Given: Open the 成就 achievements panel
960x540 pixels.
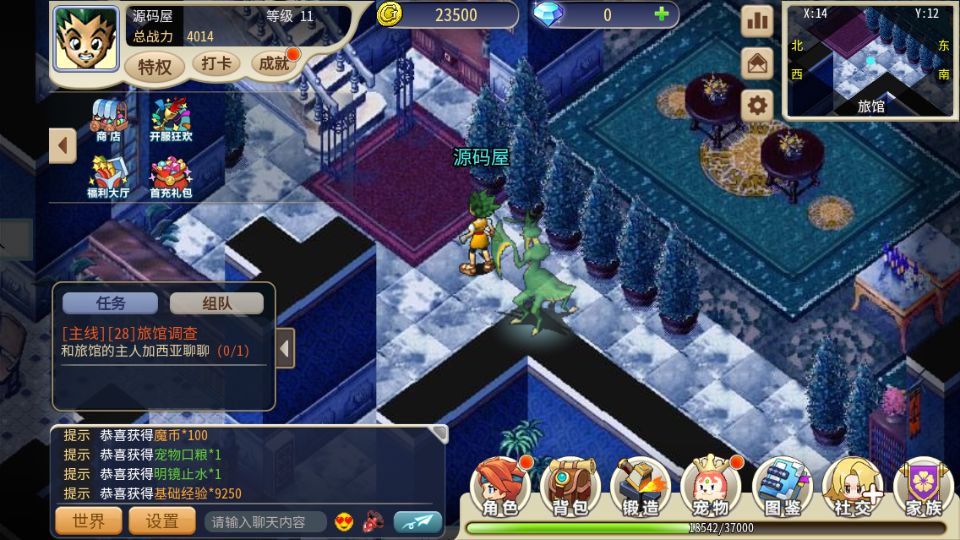Looking at the screenshot, I should (x=273, y=64).
